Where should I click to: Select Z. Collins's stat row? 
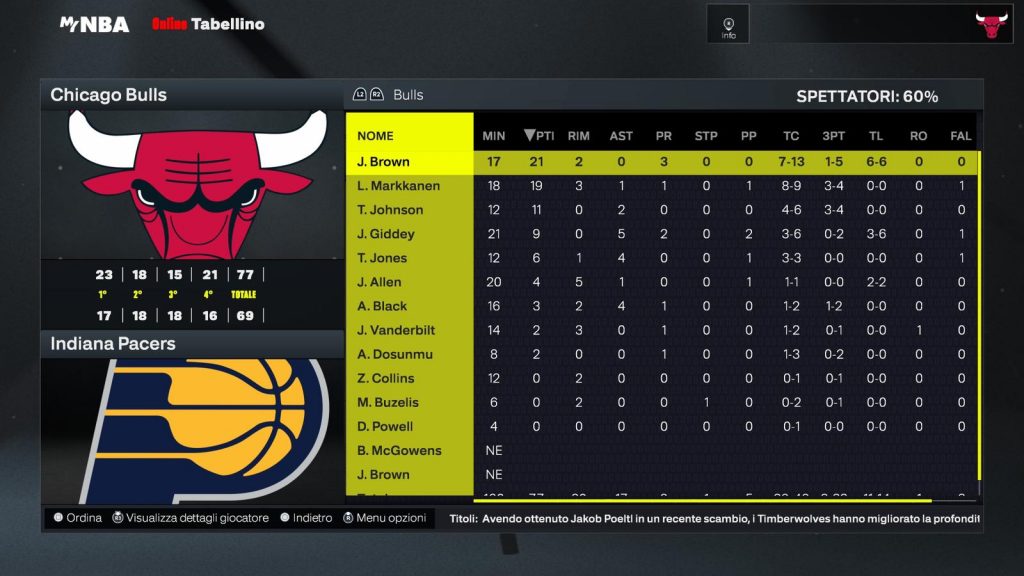[385, 378]
